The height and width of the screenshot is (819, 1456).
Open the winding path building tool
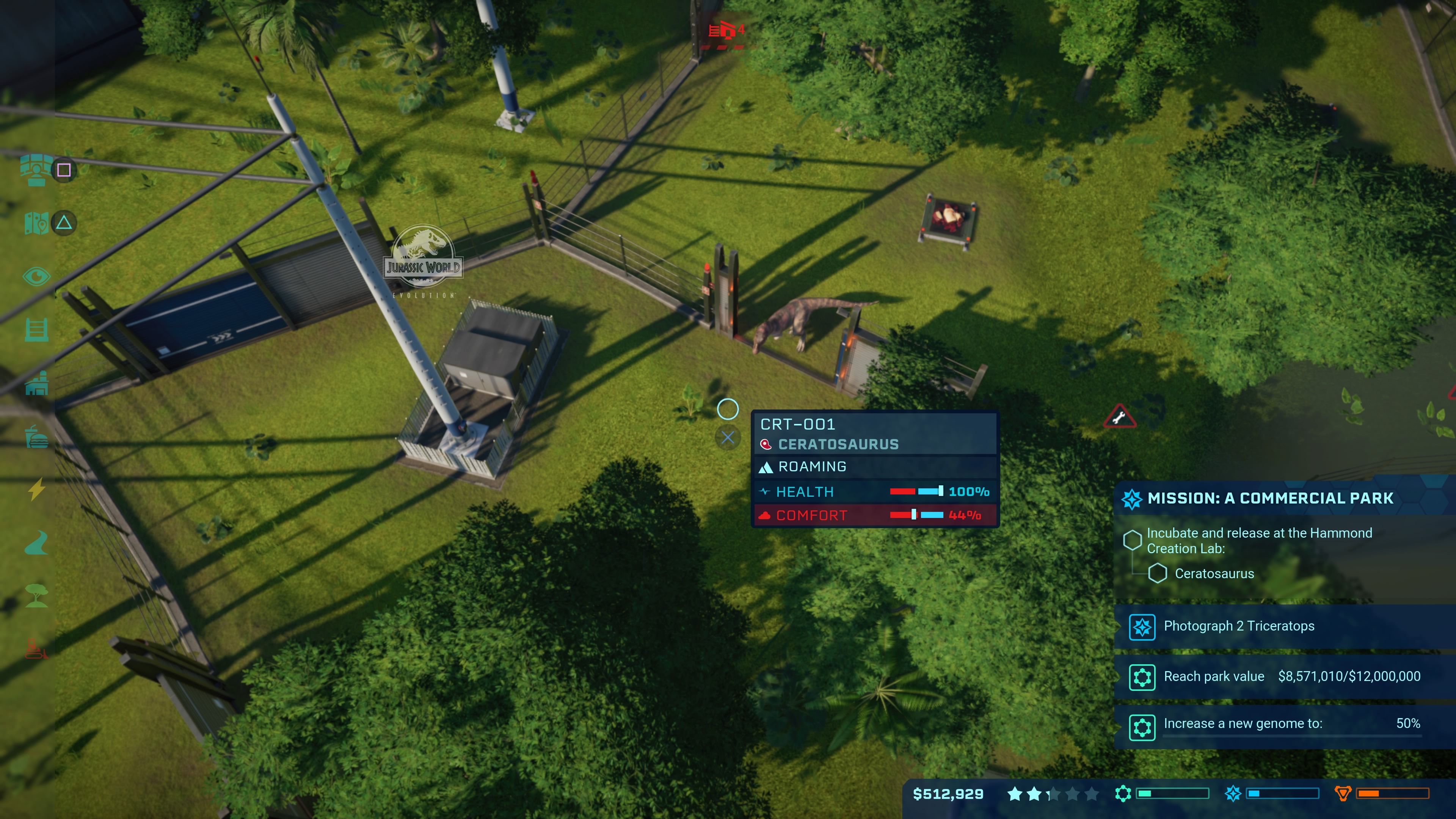coord(36,543)
